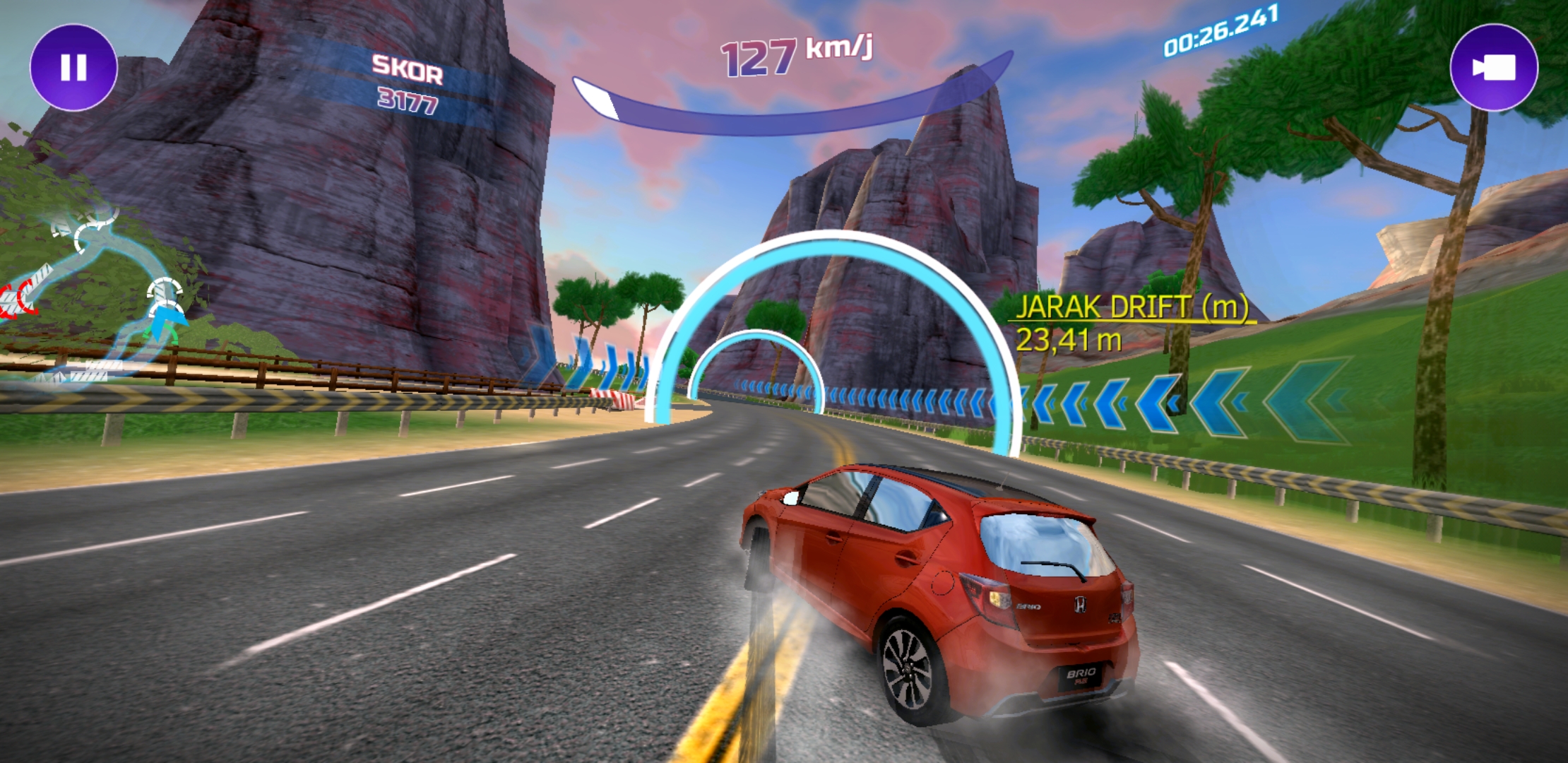Pause the race with the pause button
Screen dimensions: 1568x763
pyautogui.click(x=73, y=68)
